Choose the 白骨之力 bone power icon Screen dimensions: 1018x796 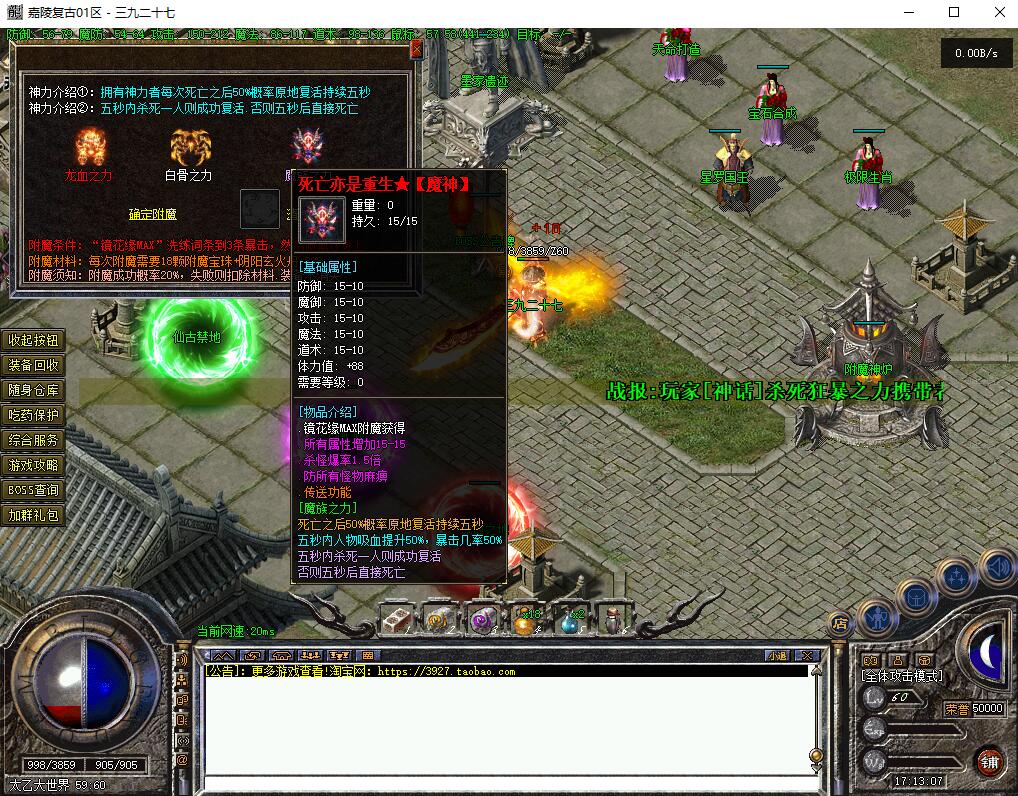(x=189, y=147)
